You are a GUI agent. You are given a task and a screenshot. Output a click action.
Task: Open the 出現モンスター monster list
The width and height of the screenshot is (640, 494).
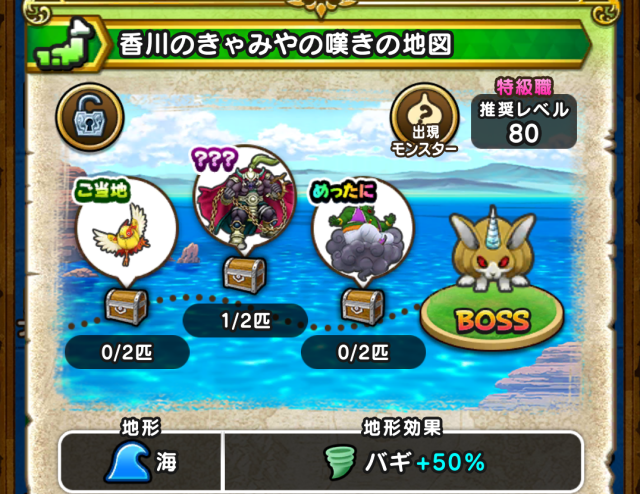[424, 118]
